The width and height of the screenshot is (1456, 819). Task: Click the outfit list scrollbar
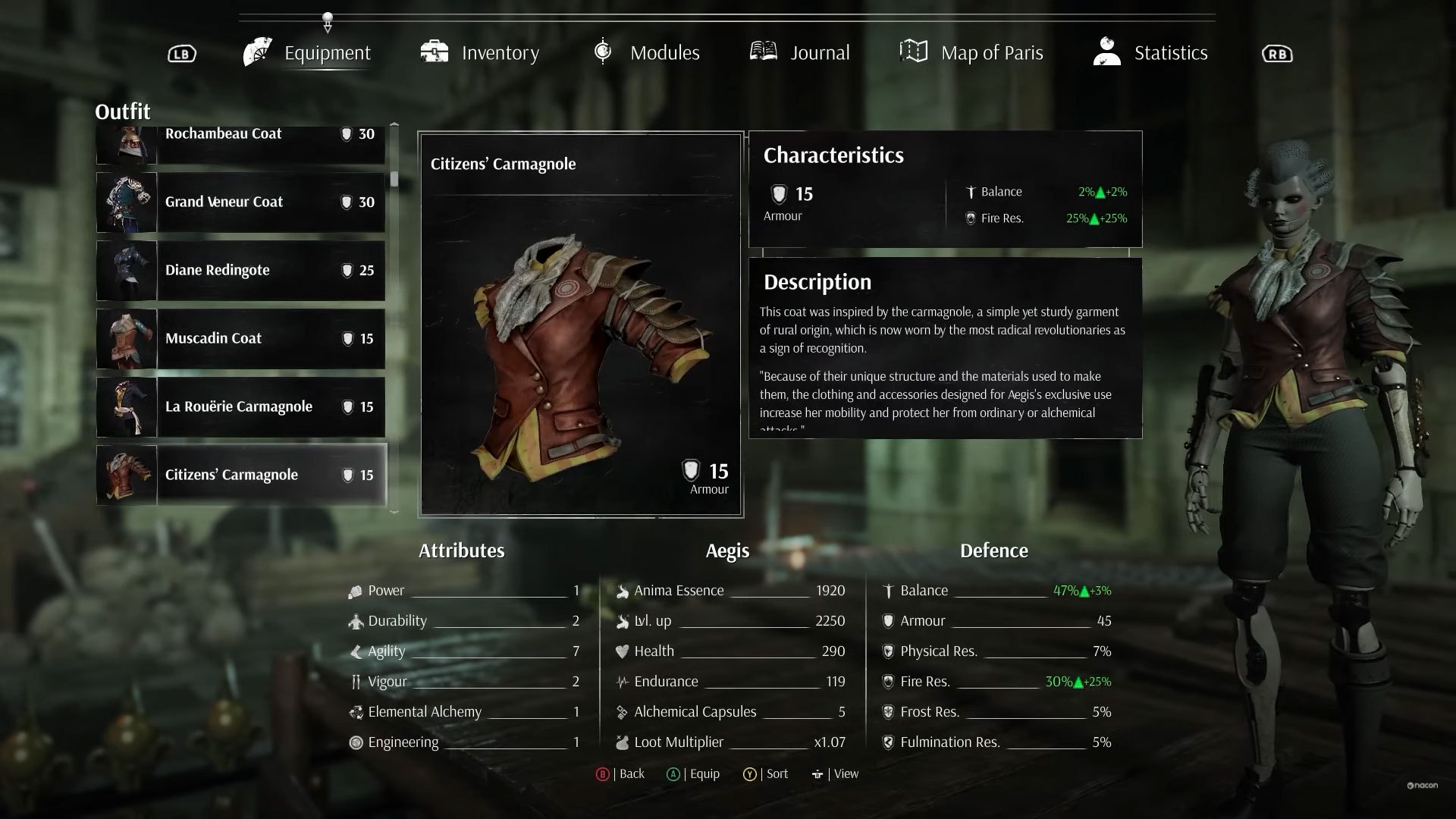[x=394, y=179]
